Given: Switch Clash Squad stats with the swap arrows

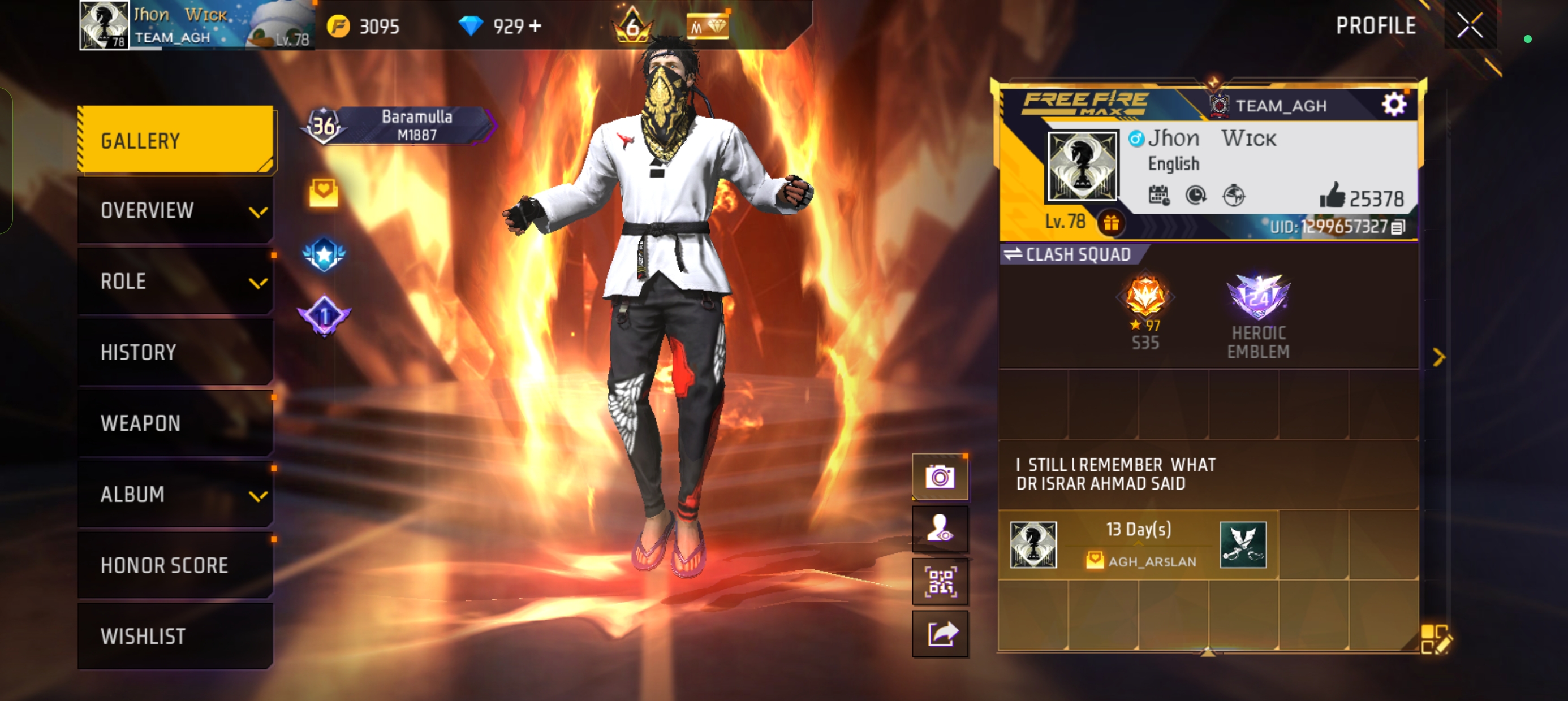Looking at the screenshot, I should point(1014,255).
